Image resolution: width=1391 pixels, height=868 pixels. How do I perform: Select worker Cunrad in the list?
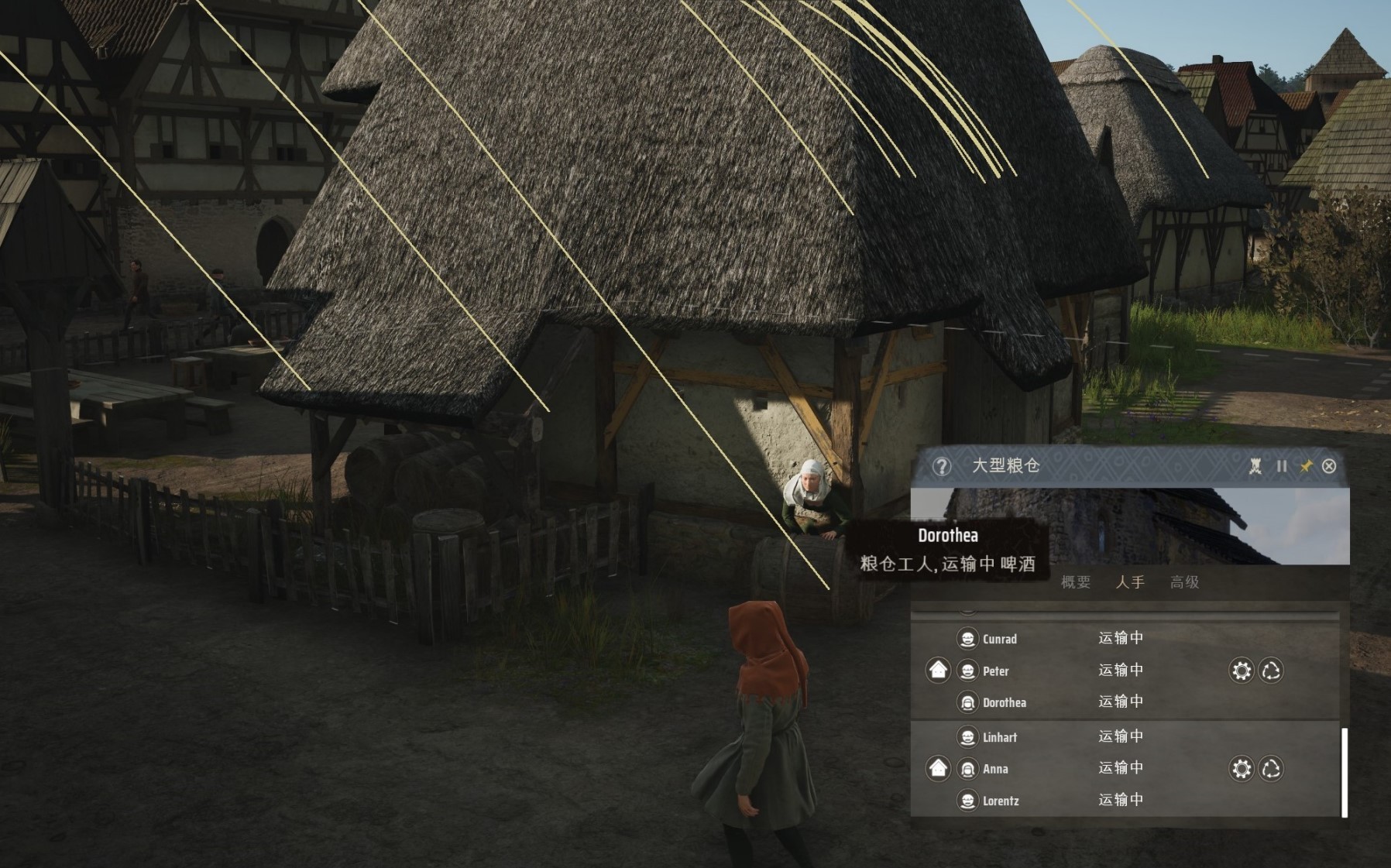click(999, 639)
